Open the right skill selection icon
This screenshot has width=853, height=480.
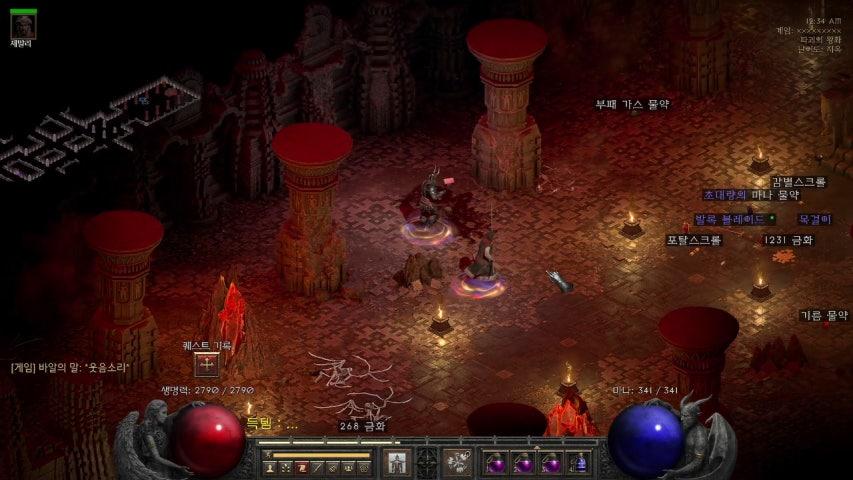coord(458,462)
